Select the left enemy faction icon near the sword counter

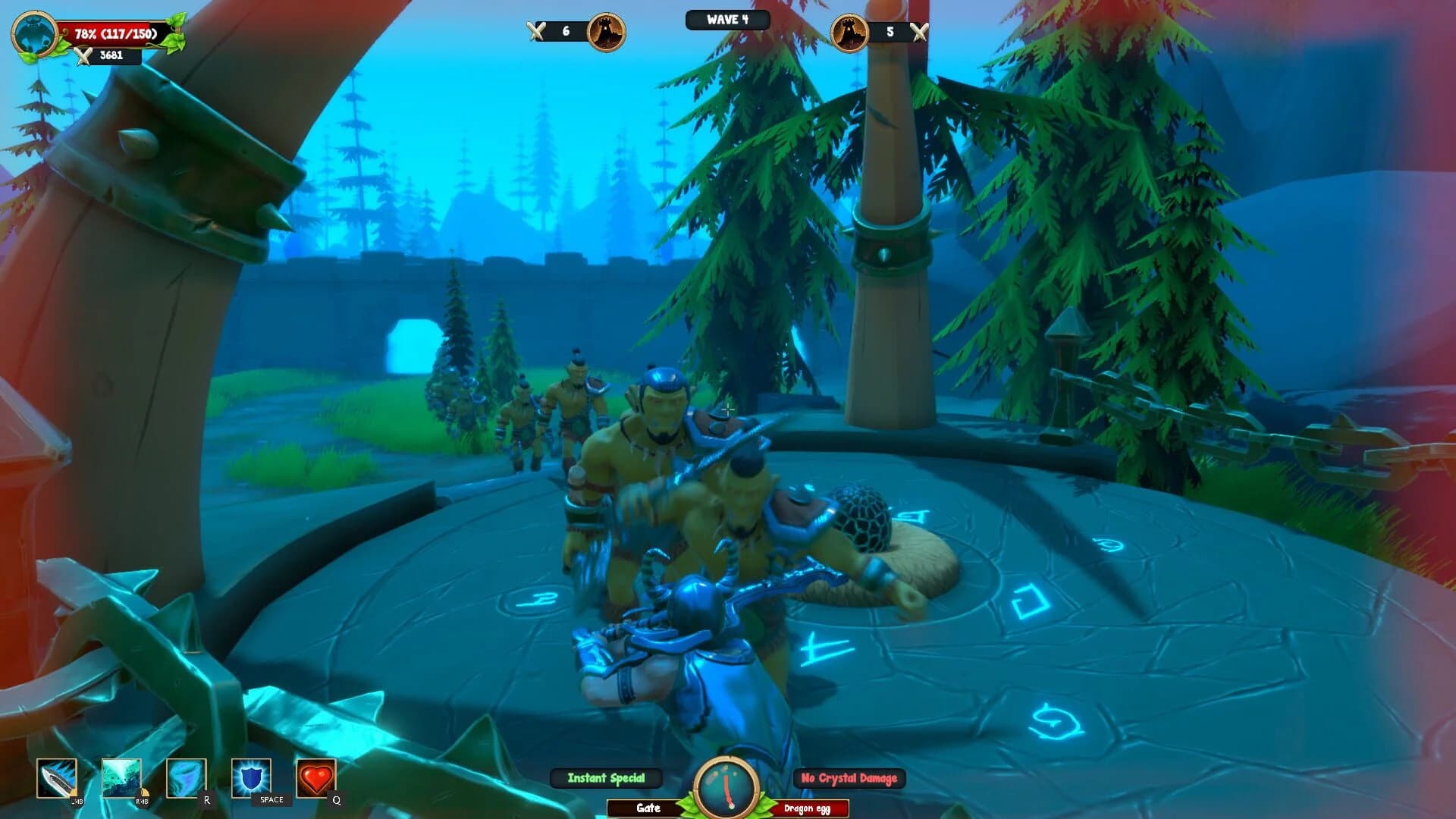(604, 32)
